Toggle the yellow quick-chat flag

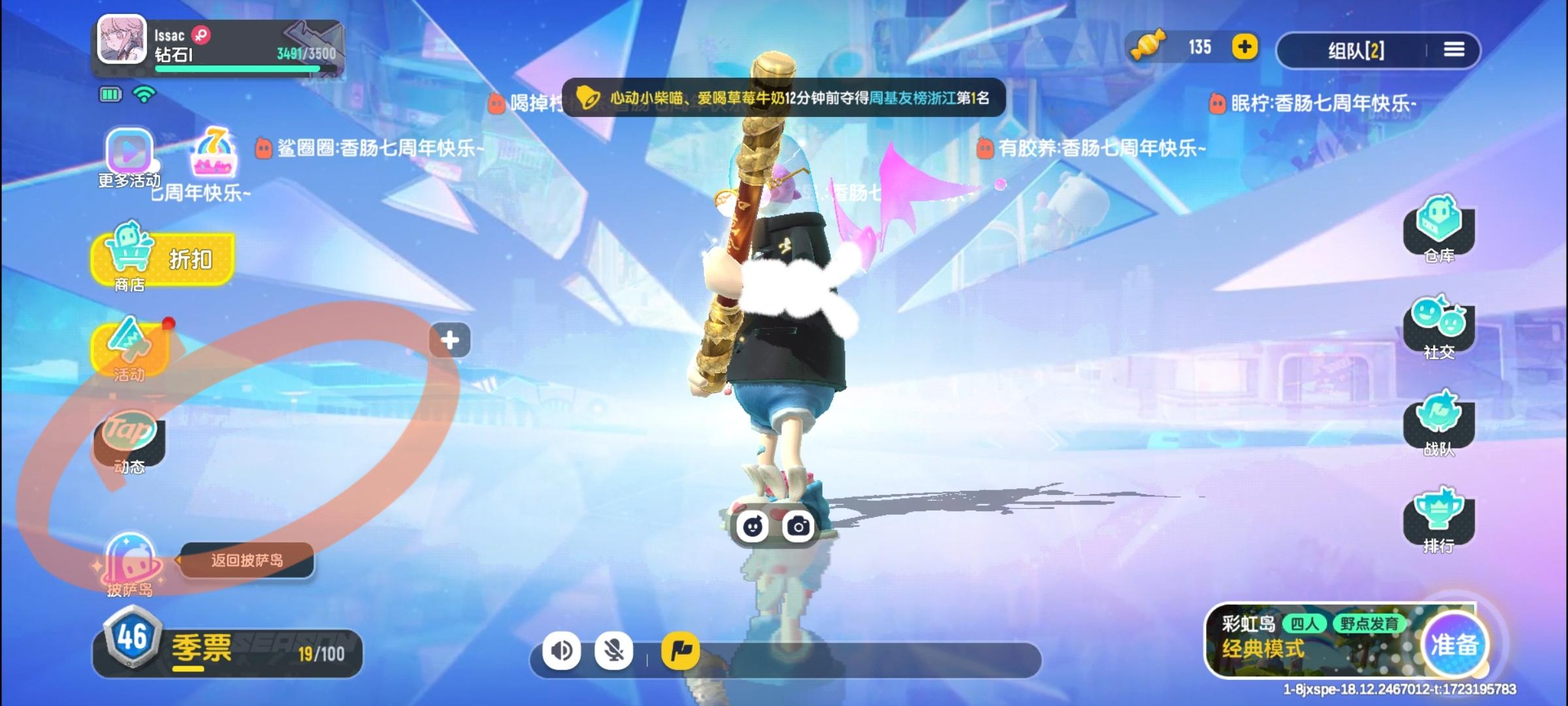coord(679,651)
